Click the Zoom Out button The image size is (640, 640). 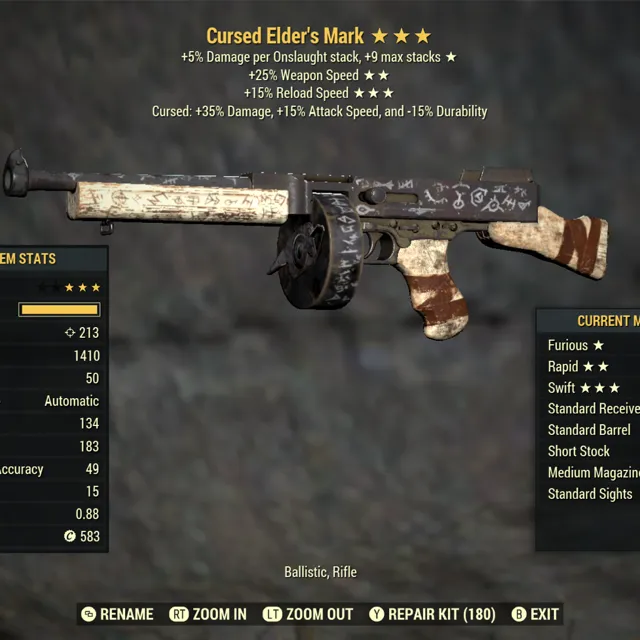(x=308, y=614)
